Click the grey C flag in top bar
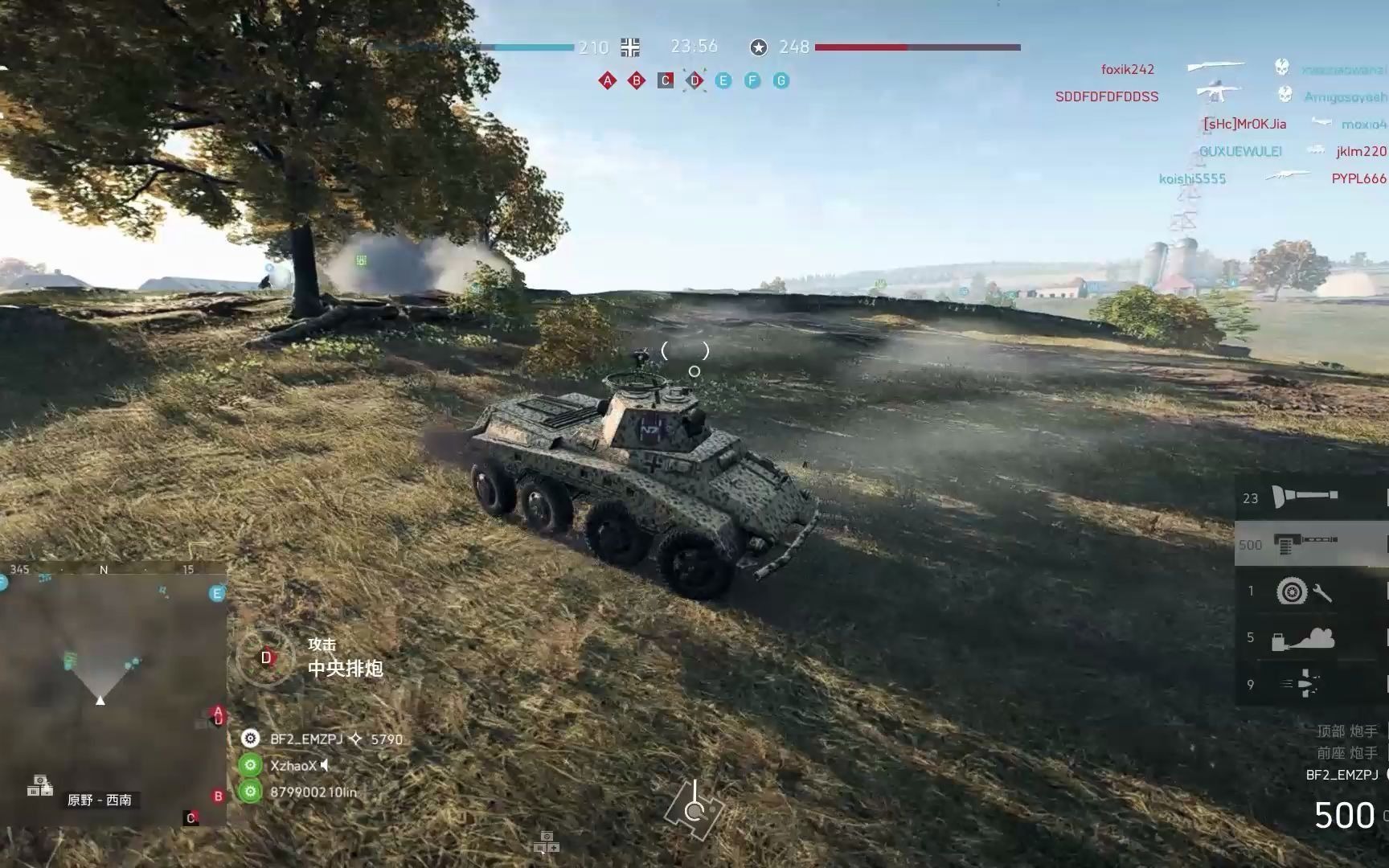1389x868 pixels. point(666,80)
